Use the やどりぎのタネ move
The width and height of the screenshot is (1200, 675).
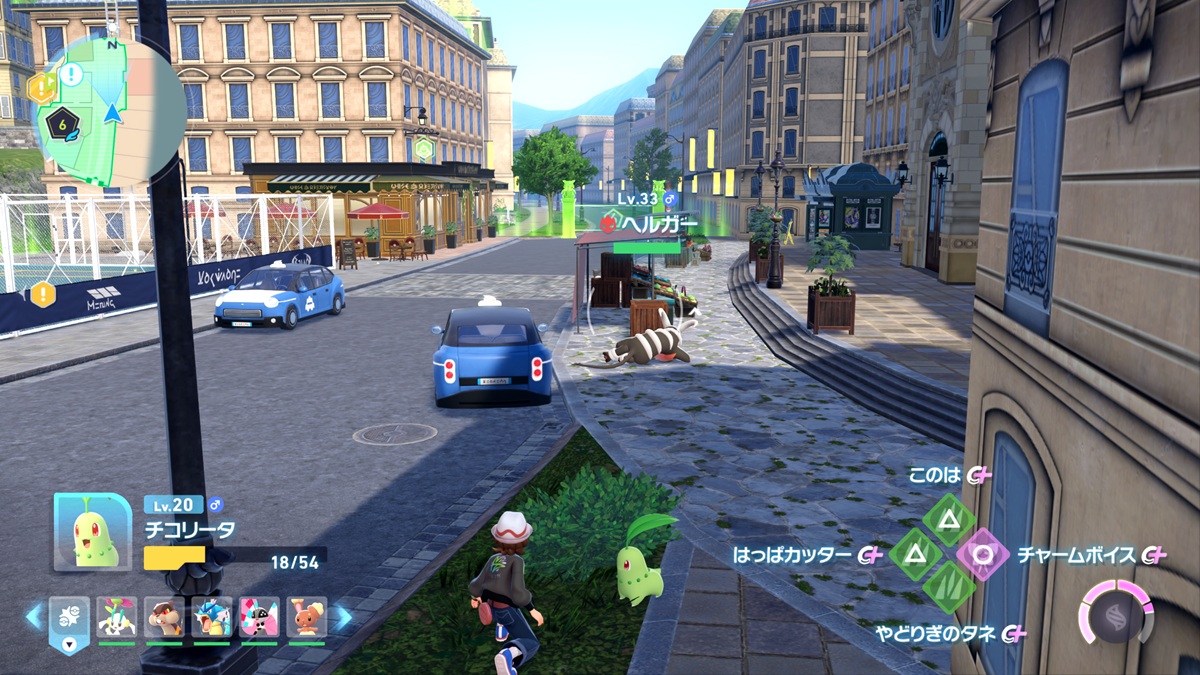[x=948, y=588]
